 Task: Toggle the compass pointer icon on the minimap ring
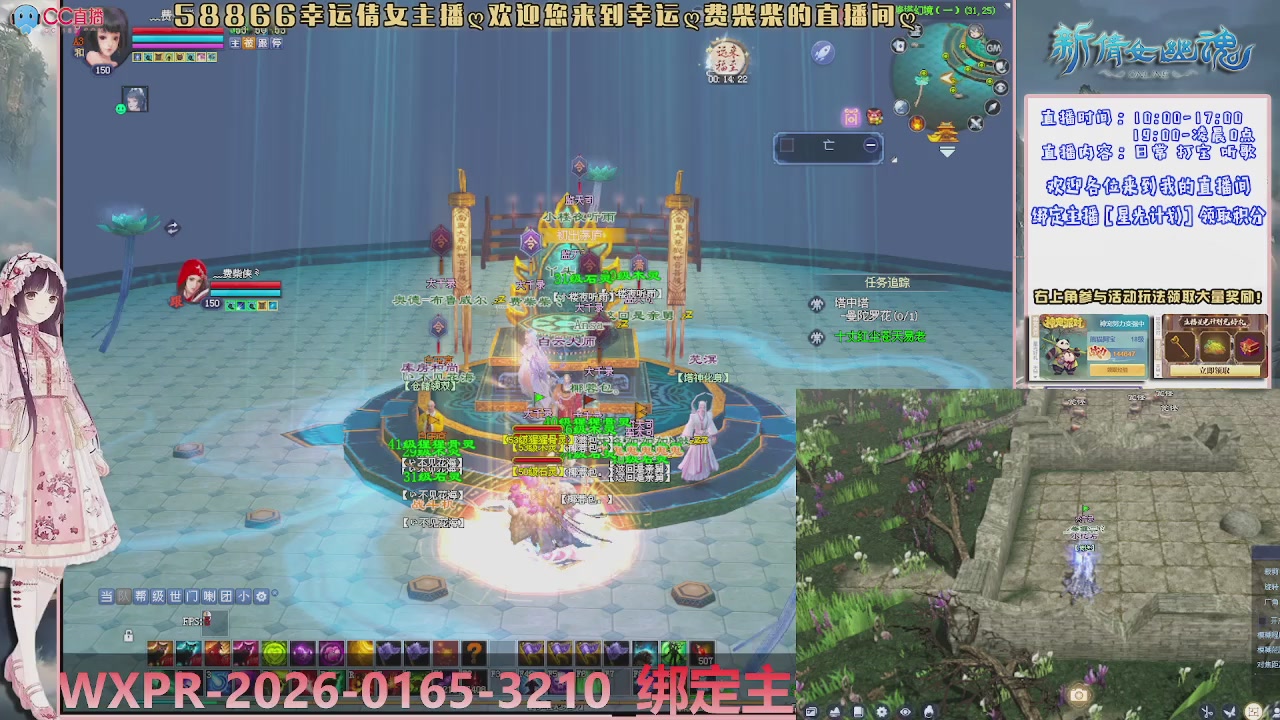992,108
